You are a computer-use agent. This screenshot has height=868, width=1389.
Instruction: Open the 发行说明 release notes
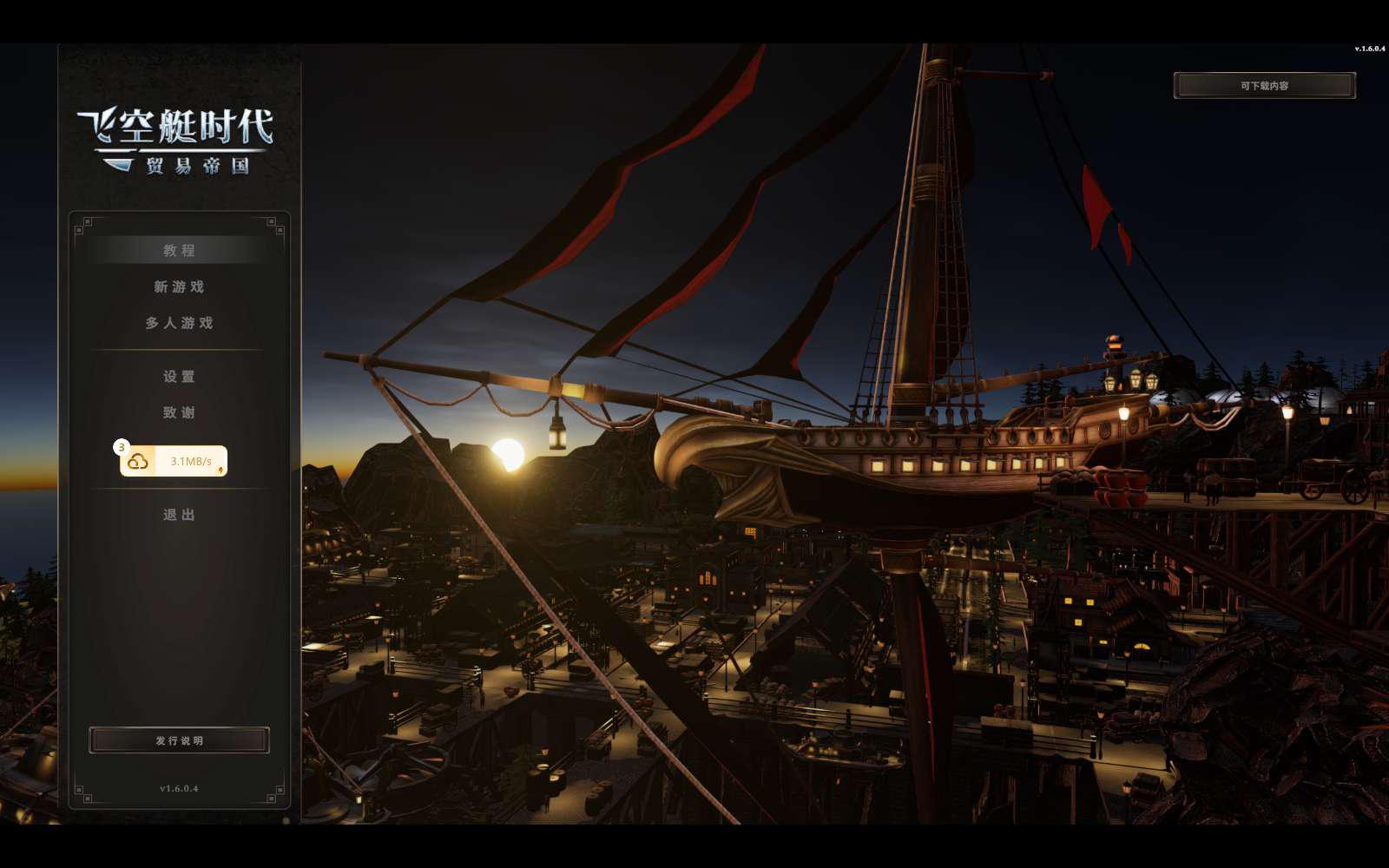[179, 740]
